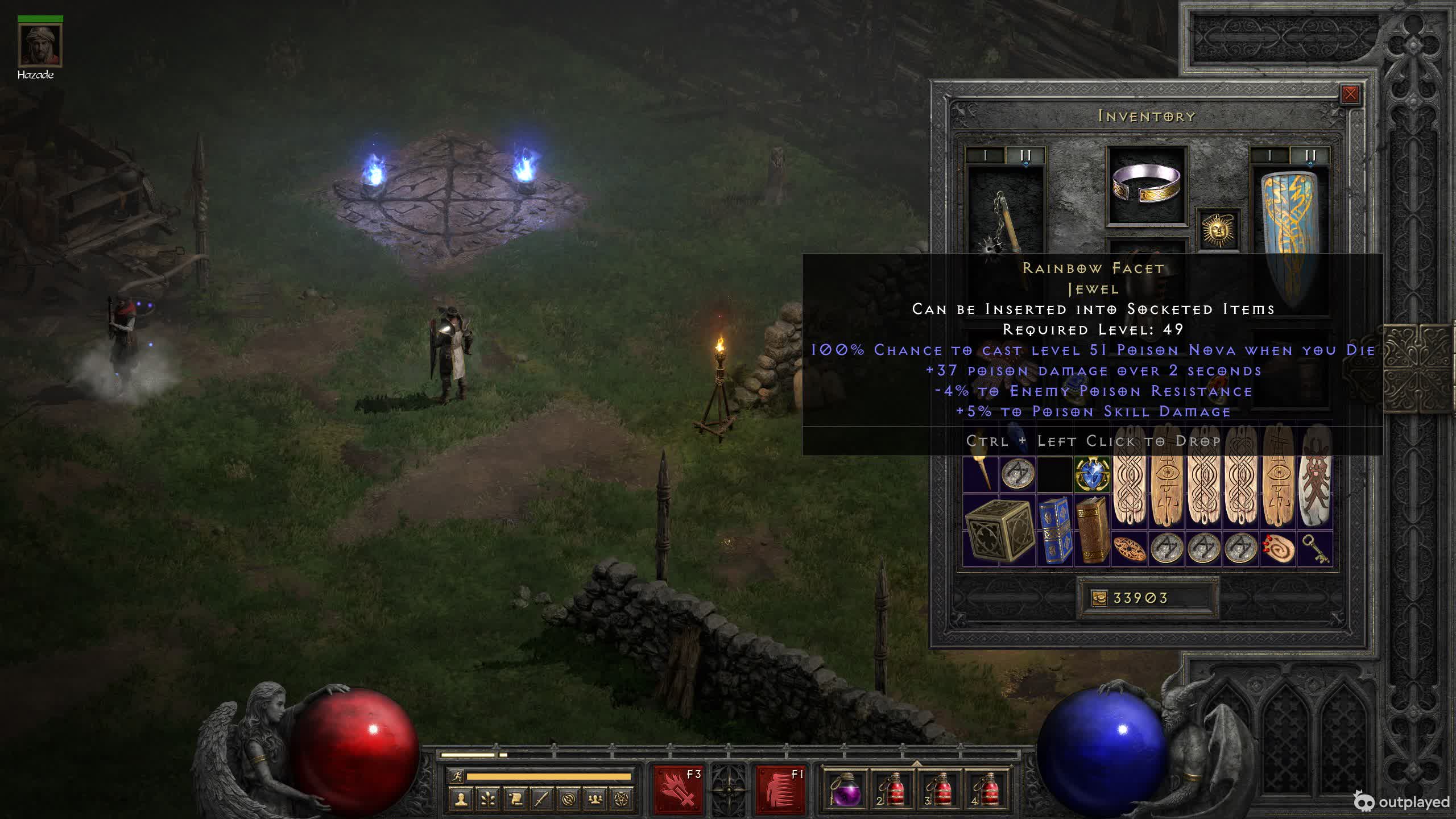This screenshot has height=819, width=1456.
Task: Open the right-click skill selector marked F1
Action: tap(780, 790)
